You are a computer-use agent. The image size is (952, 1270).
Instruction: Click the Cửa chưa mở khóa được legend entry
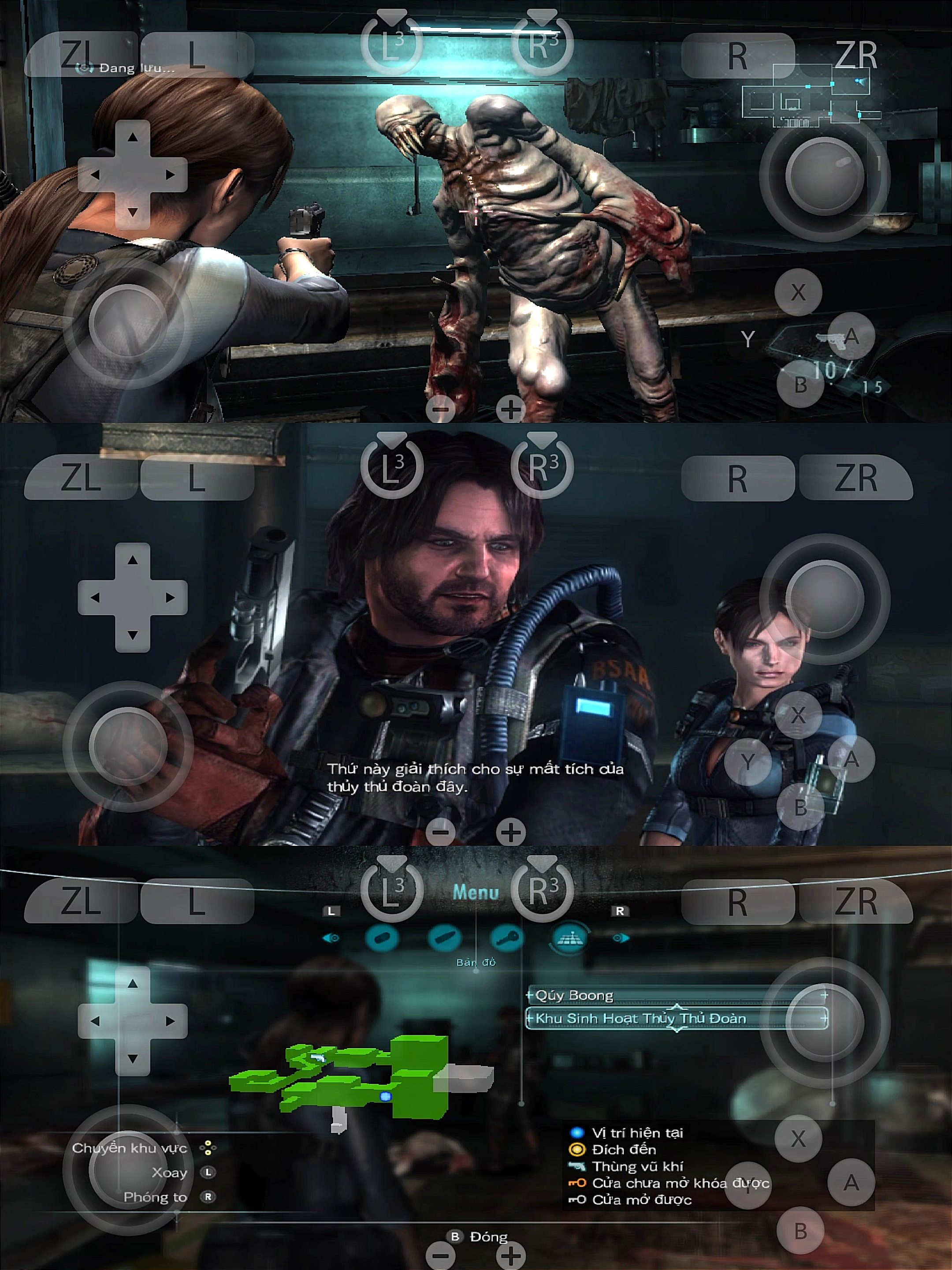pos(680,1183)
